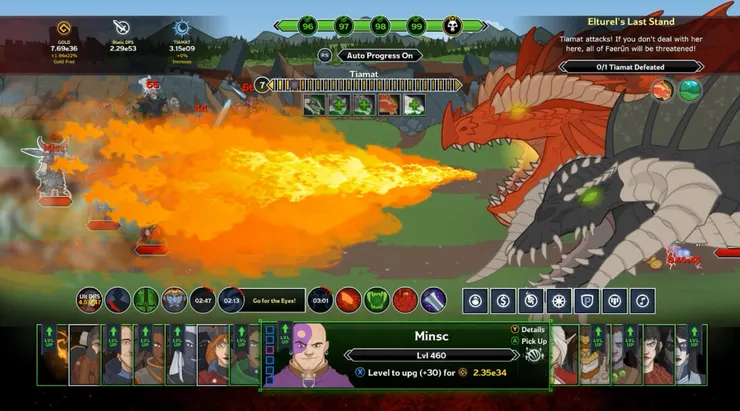
Task: Jump to area 97 node
Action: (x=344, y=26)
